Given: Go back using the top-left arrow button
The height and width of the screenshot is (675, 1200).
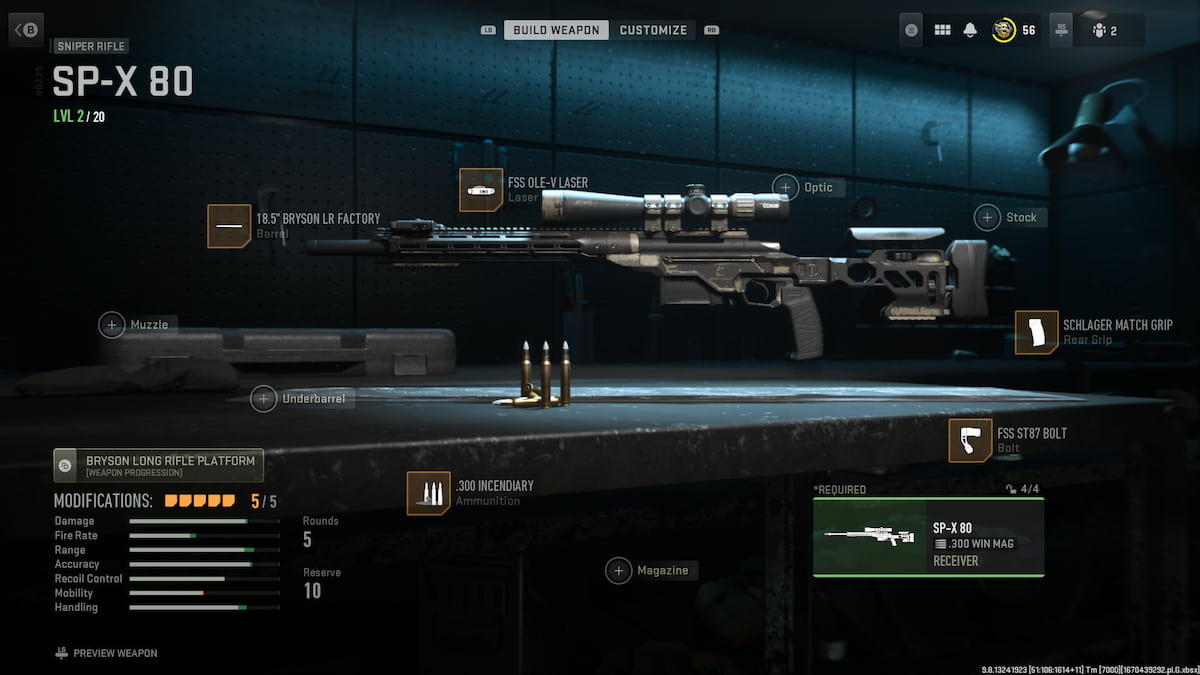Looking at the screenshot, I should (25, 30).
